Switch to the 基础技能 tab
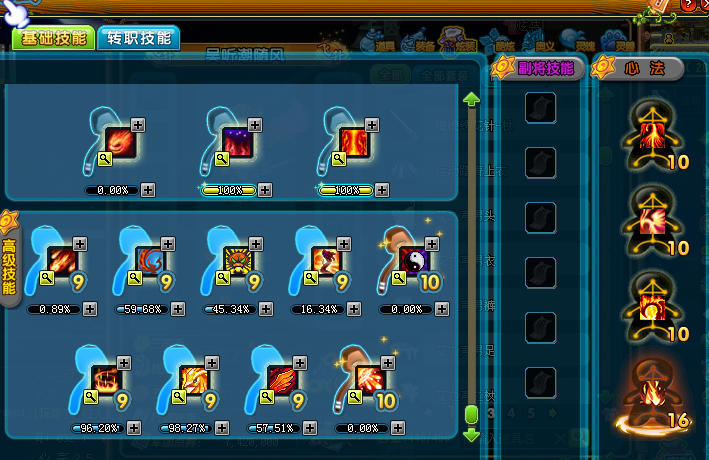The width and height of the screenshot is (709, 460). pyautogui.click(x=53, y=39)
